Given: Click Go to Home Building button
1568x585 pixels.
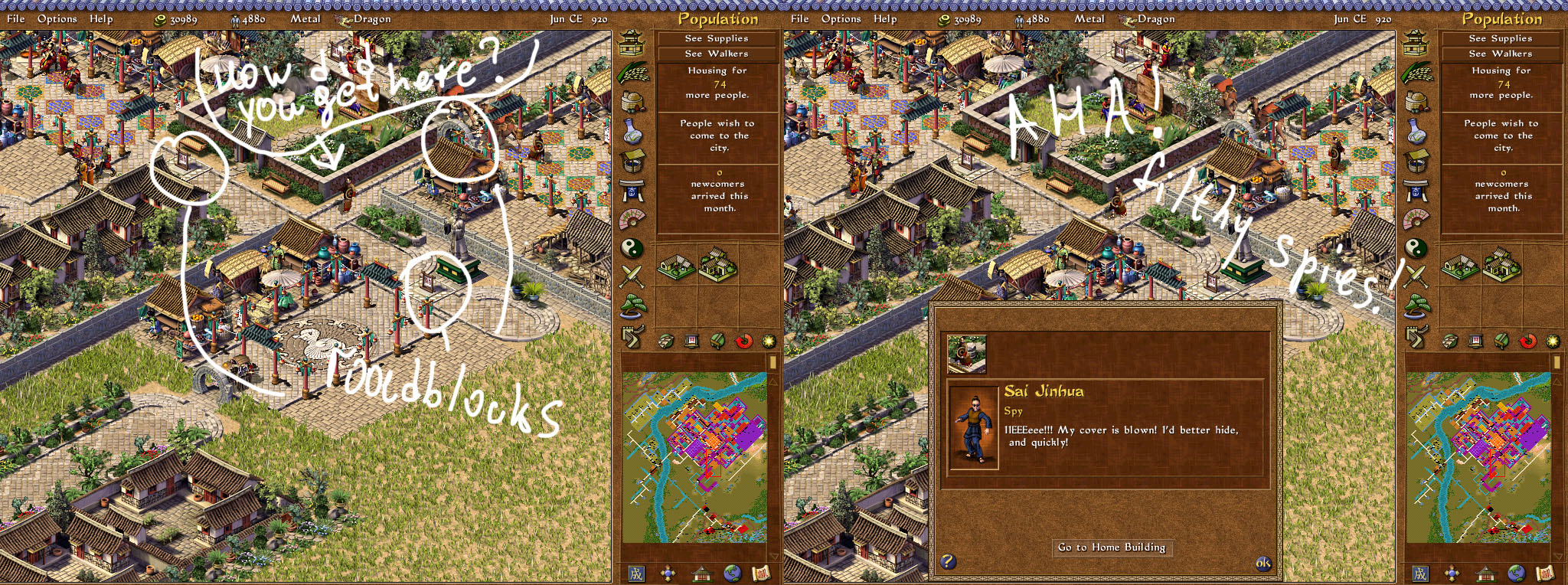Looking at the screenshot, I should coord(1112,547).
